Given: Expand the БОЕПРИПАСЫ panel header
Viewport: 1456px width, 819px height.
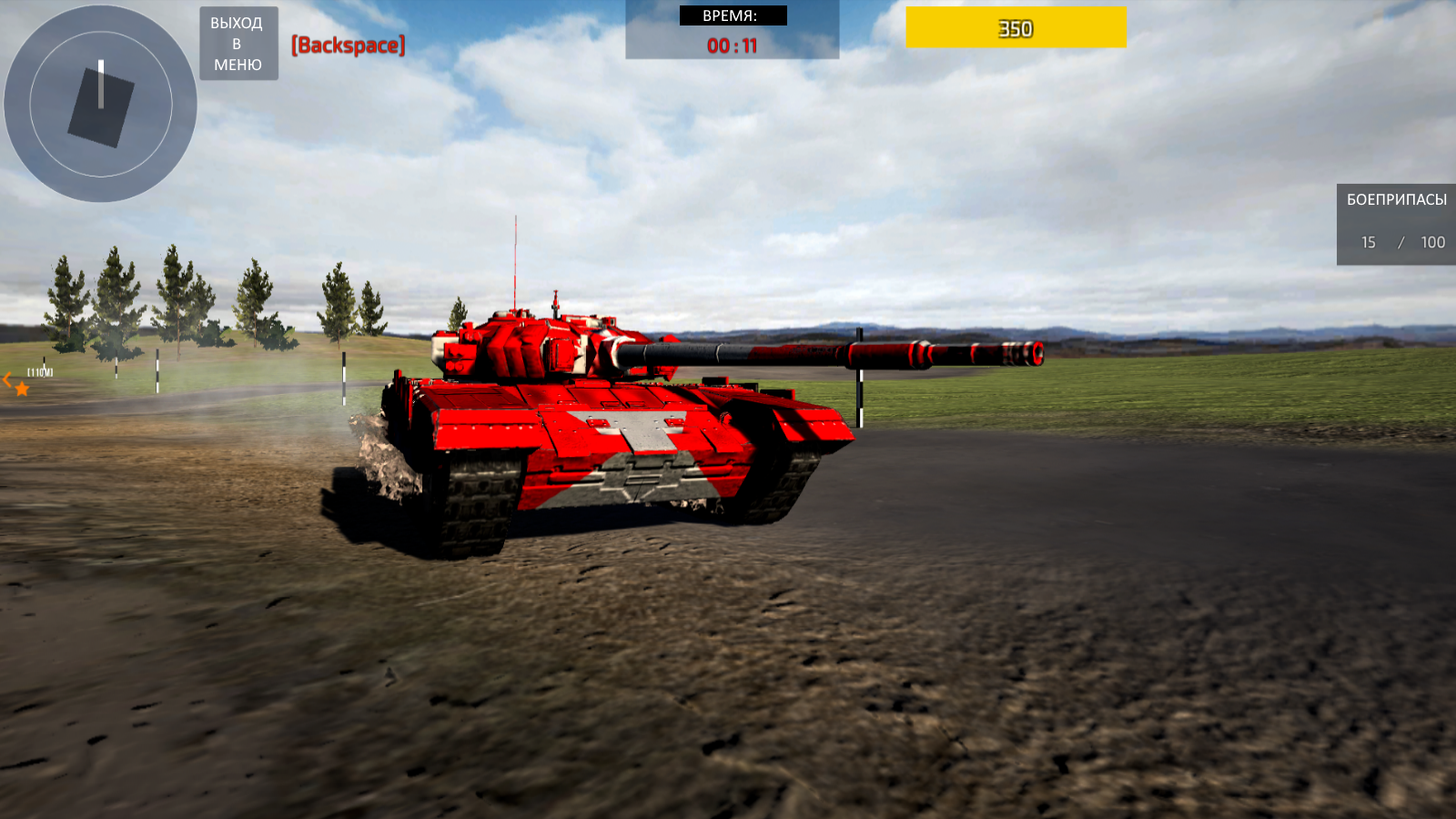Looking at the screenshot, I should point(1397,199).
